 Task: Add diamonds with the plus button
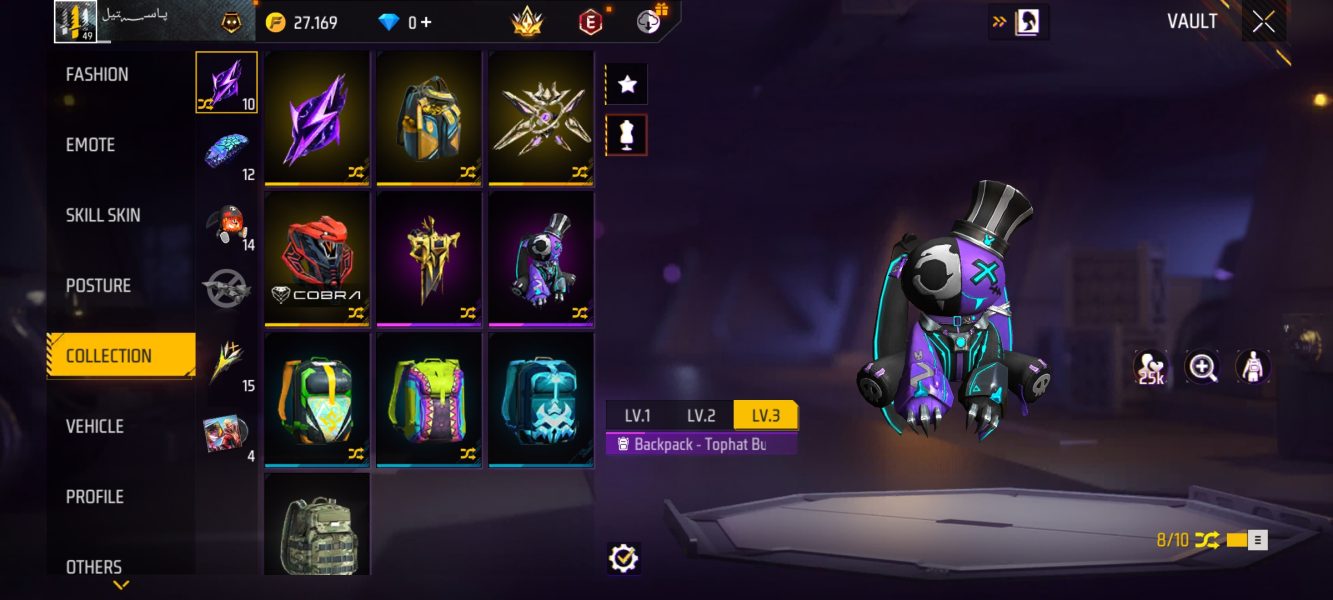click(426, 22)
